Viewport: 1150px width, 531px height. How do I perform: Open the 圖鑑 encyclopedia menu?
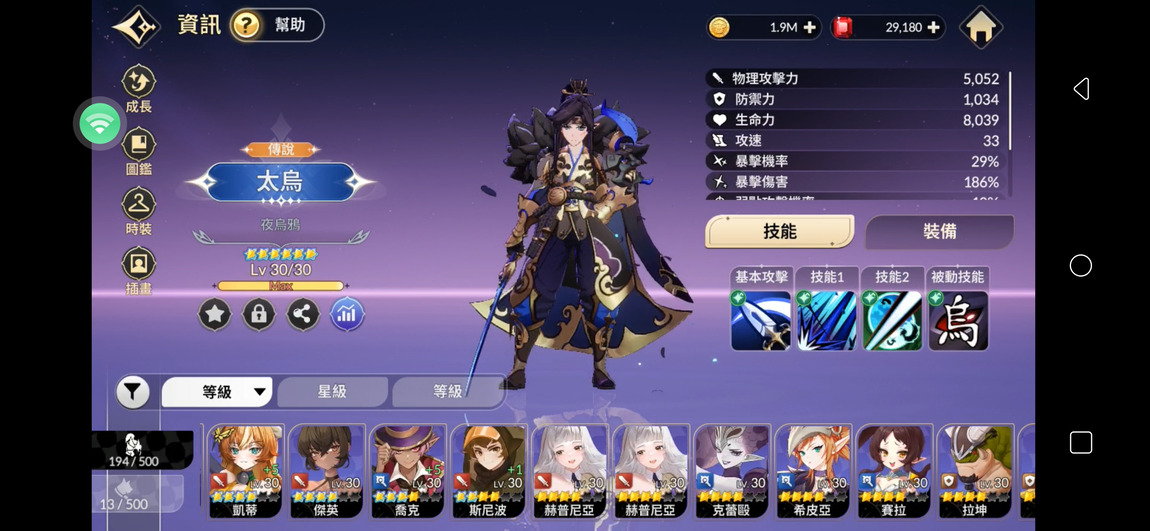tap(139, 151)
